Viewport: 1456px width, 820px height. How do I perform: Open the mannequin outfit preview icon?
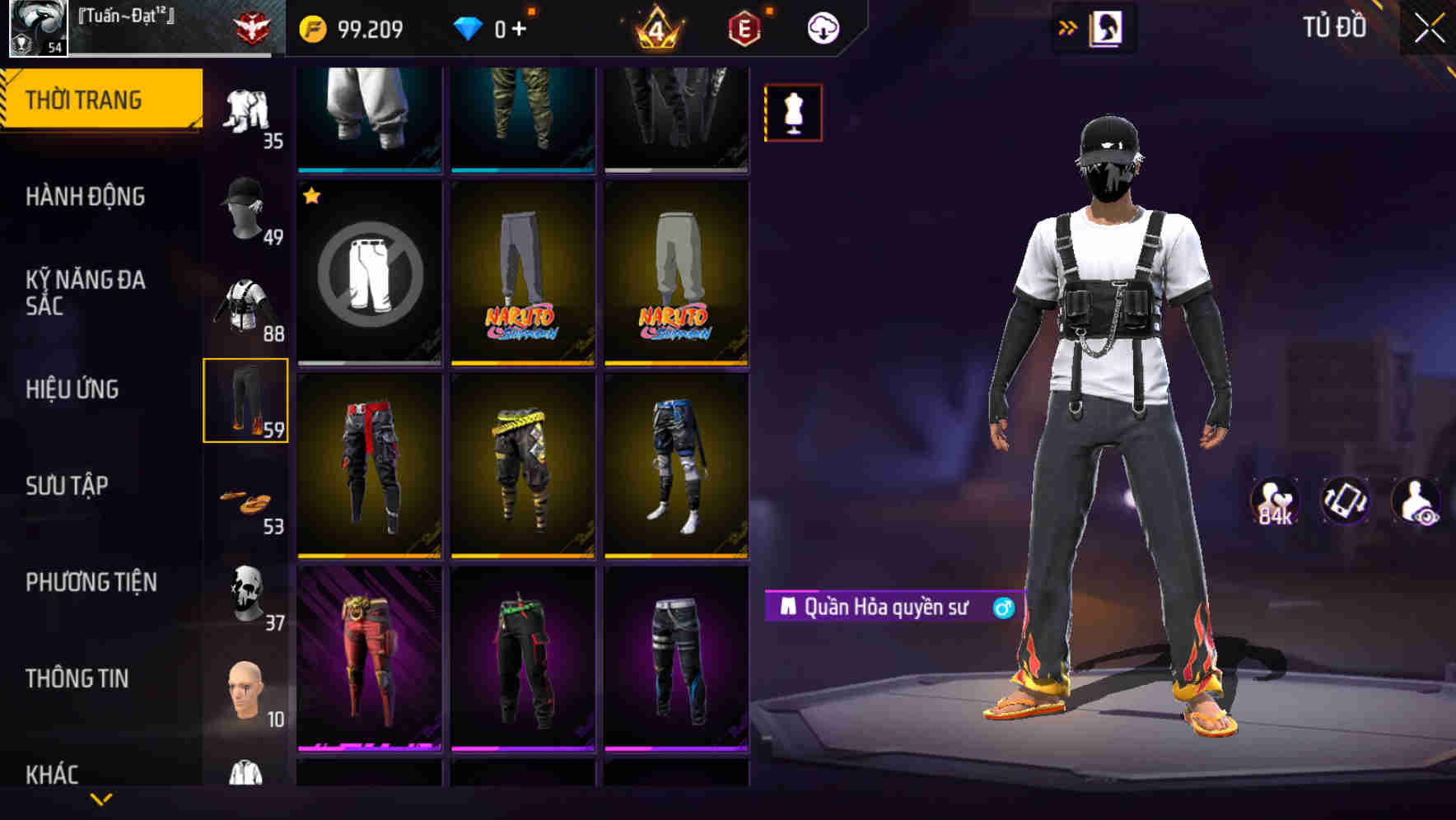pos(793,112)
